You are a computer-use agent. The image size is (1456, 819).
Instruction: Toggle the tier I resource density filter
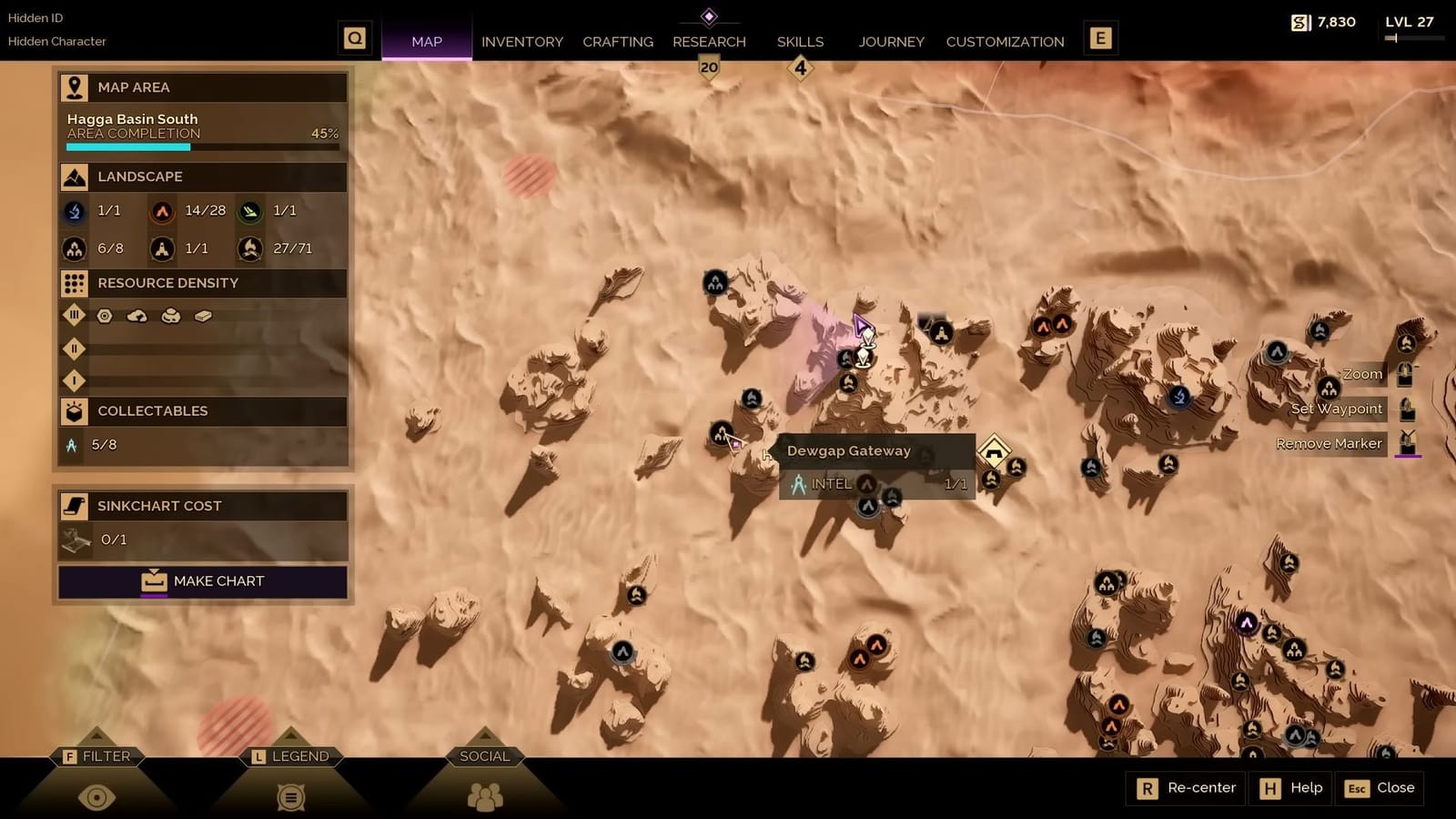click(74, 380)
